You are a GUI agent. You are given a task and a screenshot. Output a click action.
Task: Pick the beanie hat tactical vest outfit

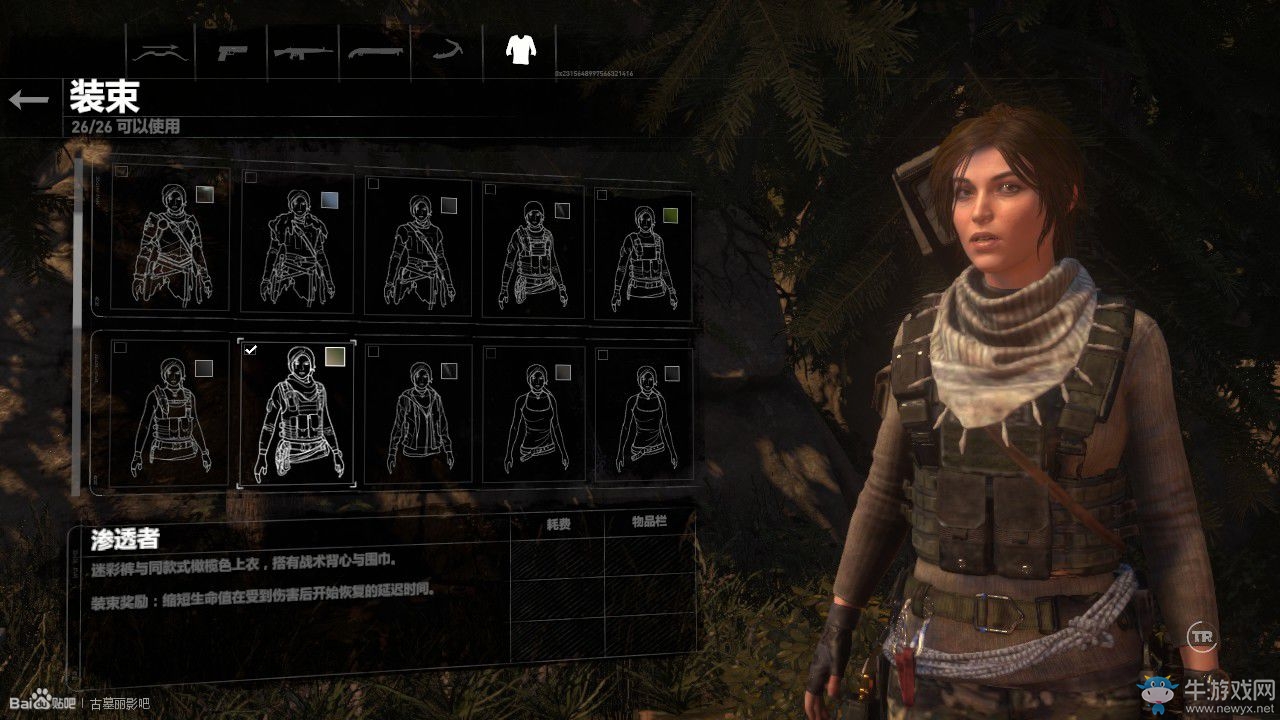pos(537,248)
